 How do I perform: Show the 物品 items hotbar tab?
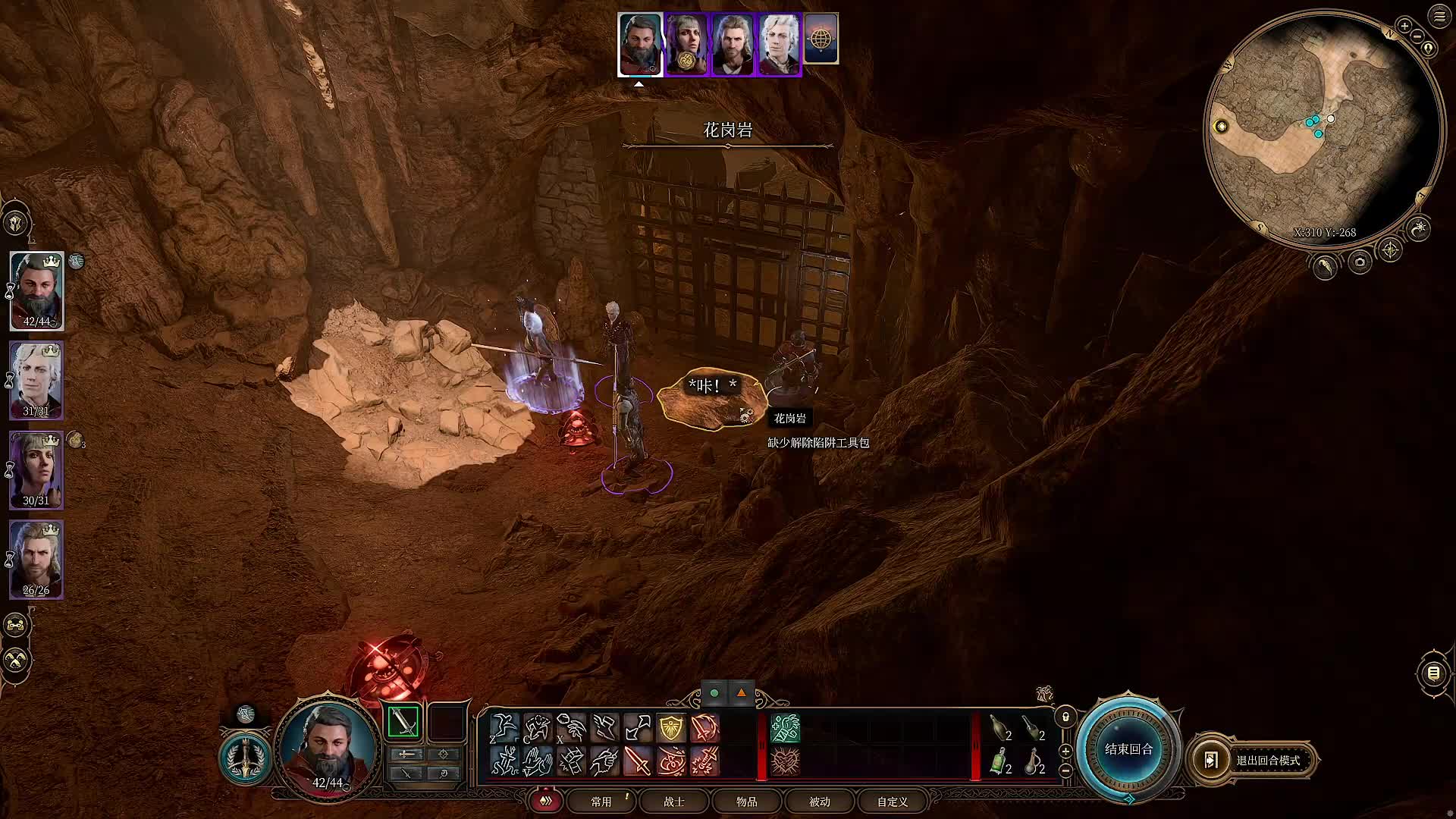pos(746,802)
